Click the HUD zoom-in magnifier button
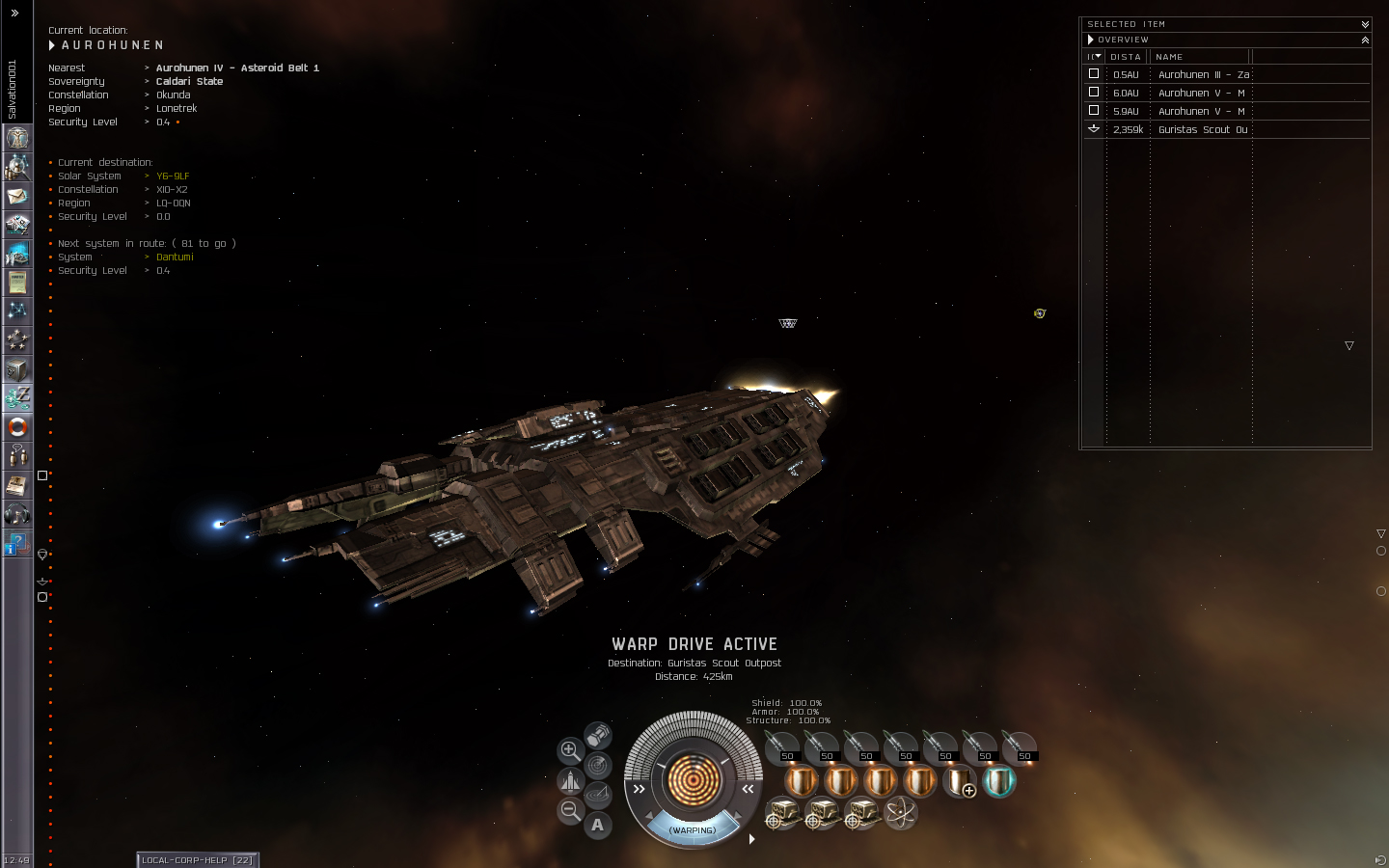 pyautogui.click(x=570, y=750)
